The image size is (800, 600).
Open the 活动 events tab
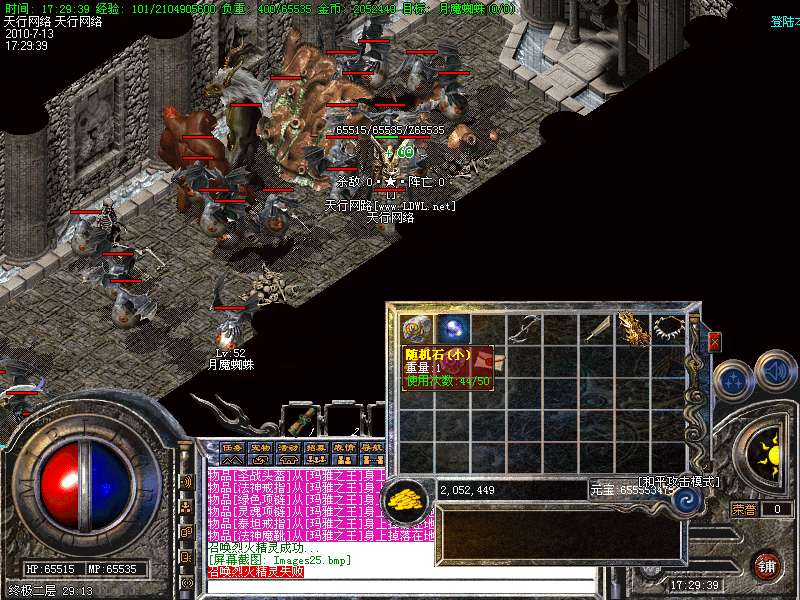pyautogui.click(x=288, y=447)
